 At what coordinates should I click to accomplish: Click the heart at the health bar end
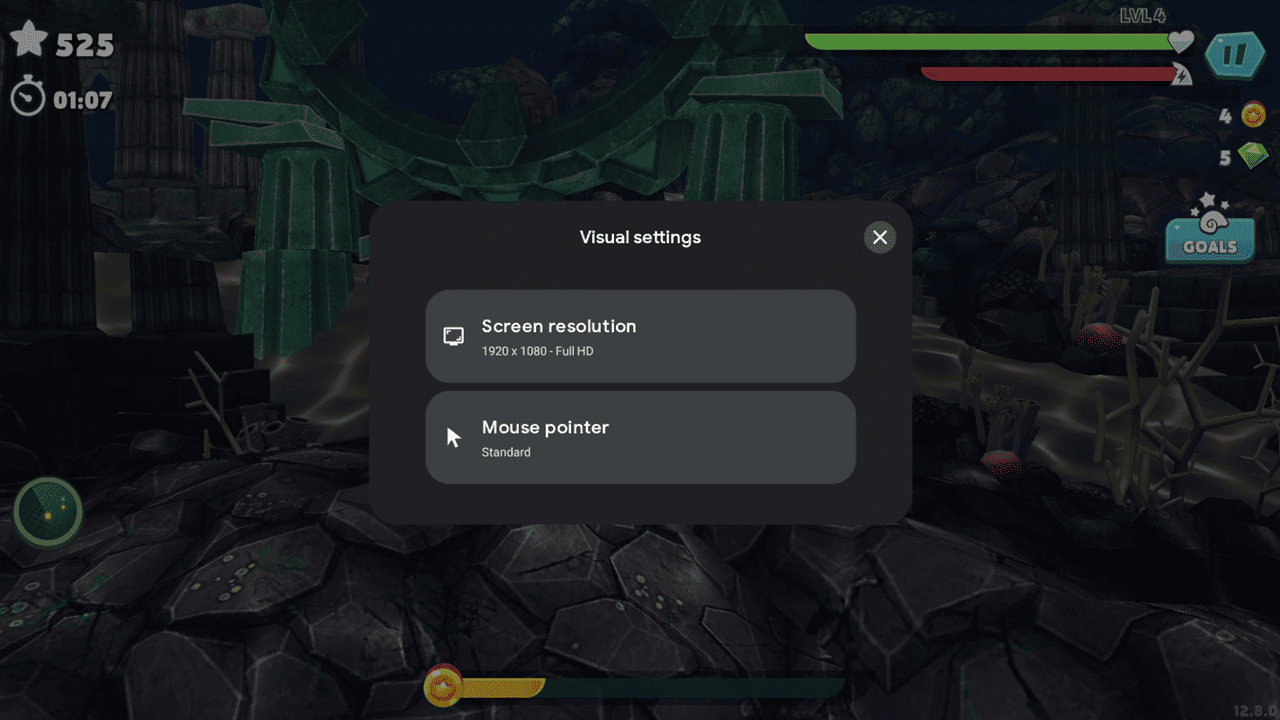(x=1180, y=41)
